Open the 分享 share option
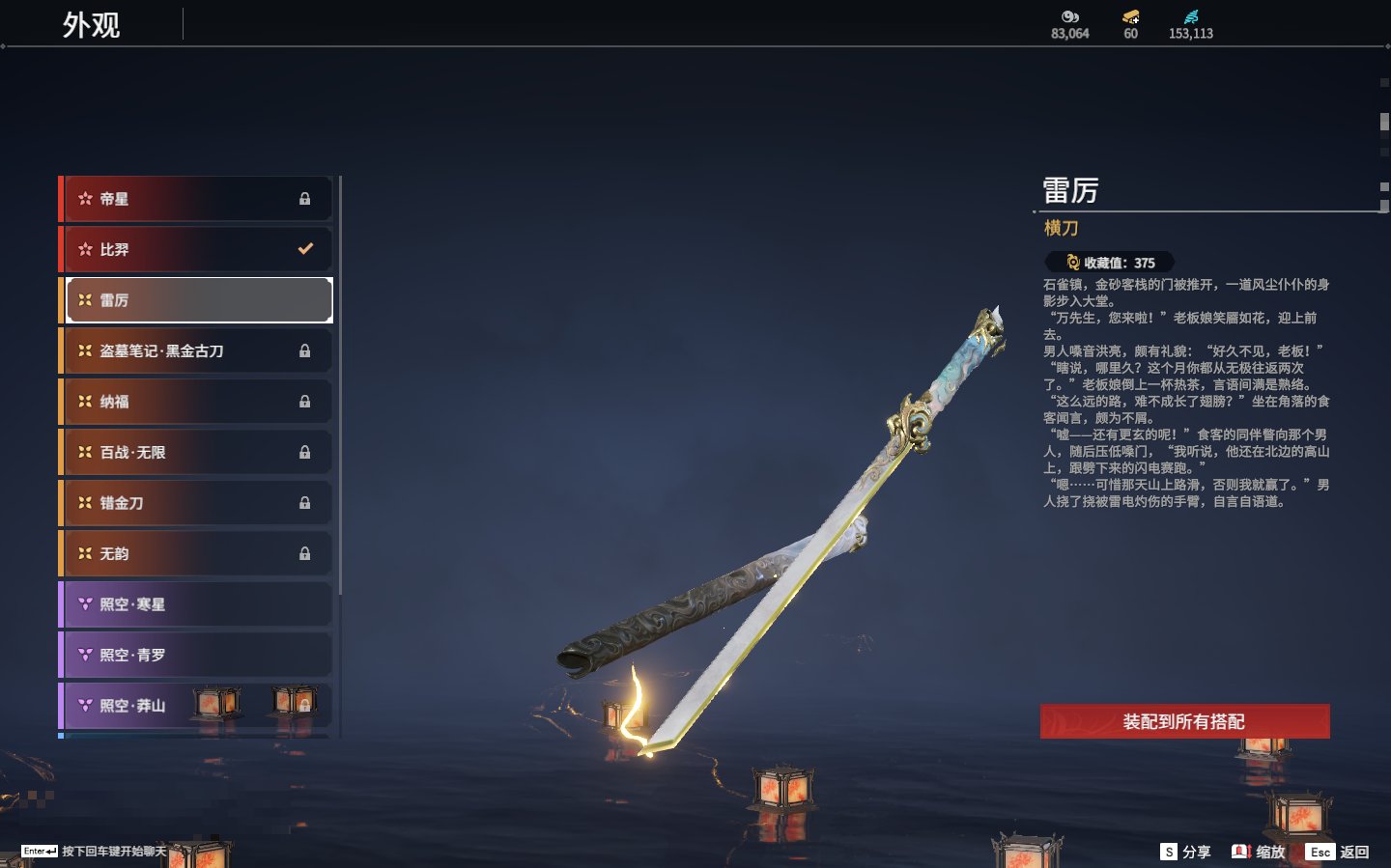This screenshot has width=1391, height=868. pyautogui.click(x=1185, y=852)
